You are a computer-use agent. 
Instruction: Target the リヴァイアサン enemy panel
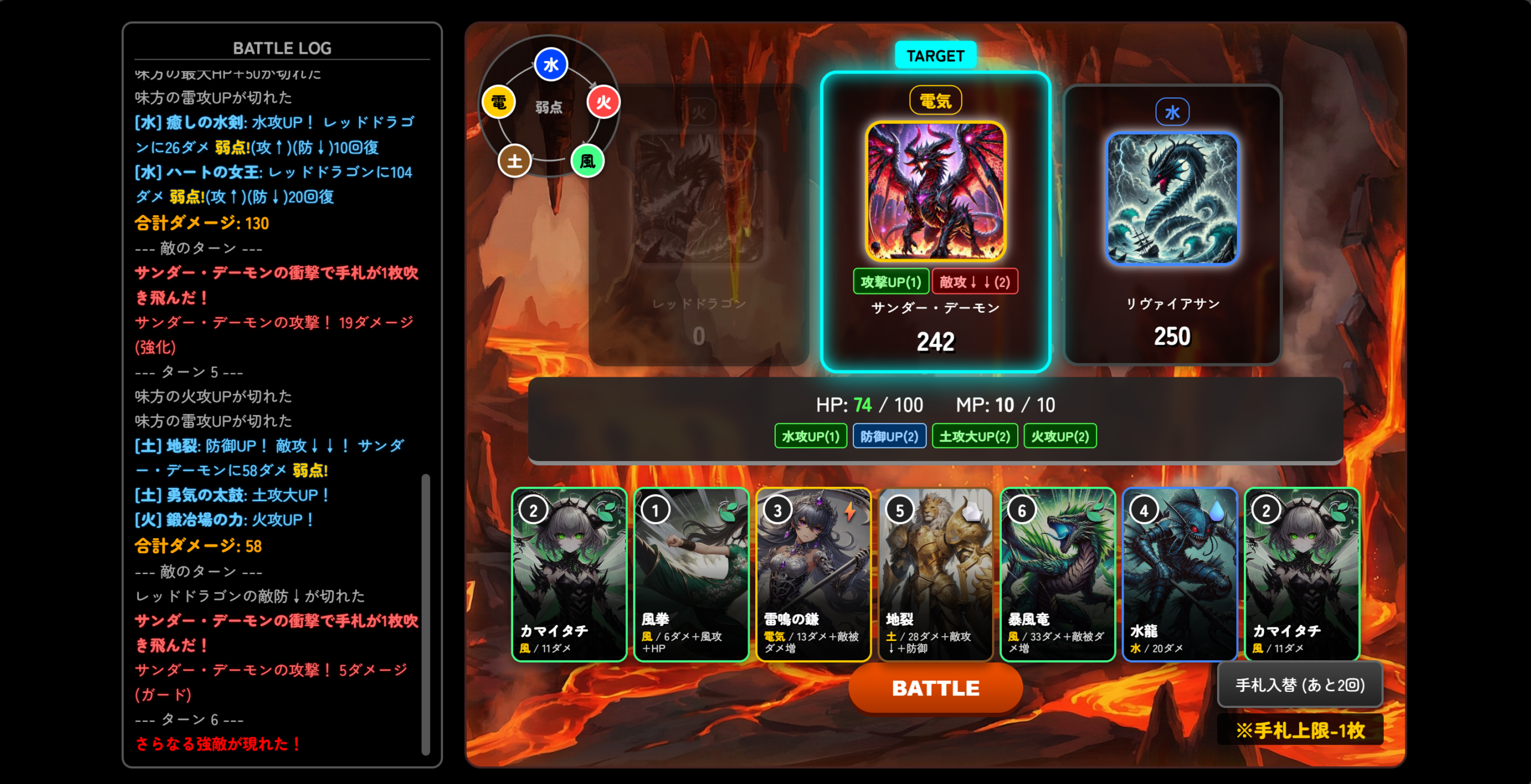coord(1172,224)
